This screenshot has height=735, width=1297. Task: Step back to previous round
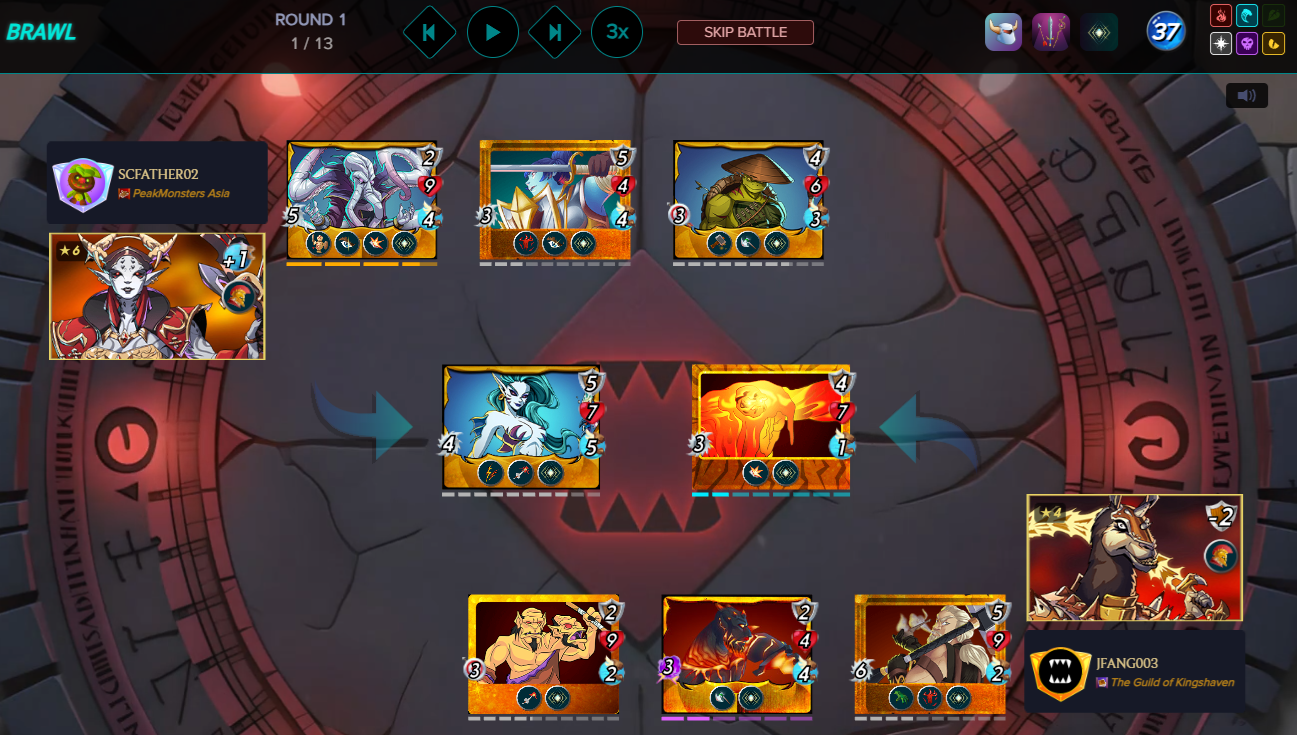tap(429, 32)
